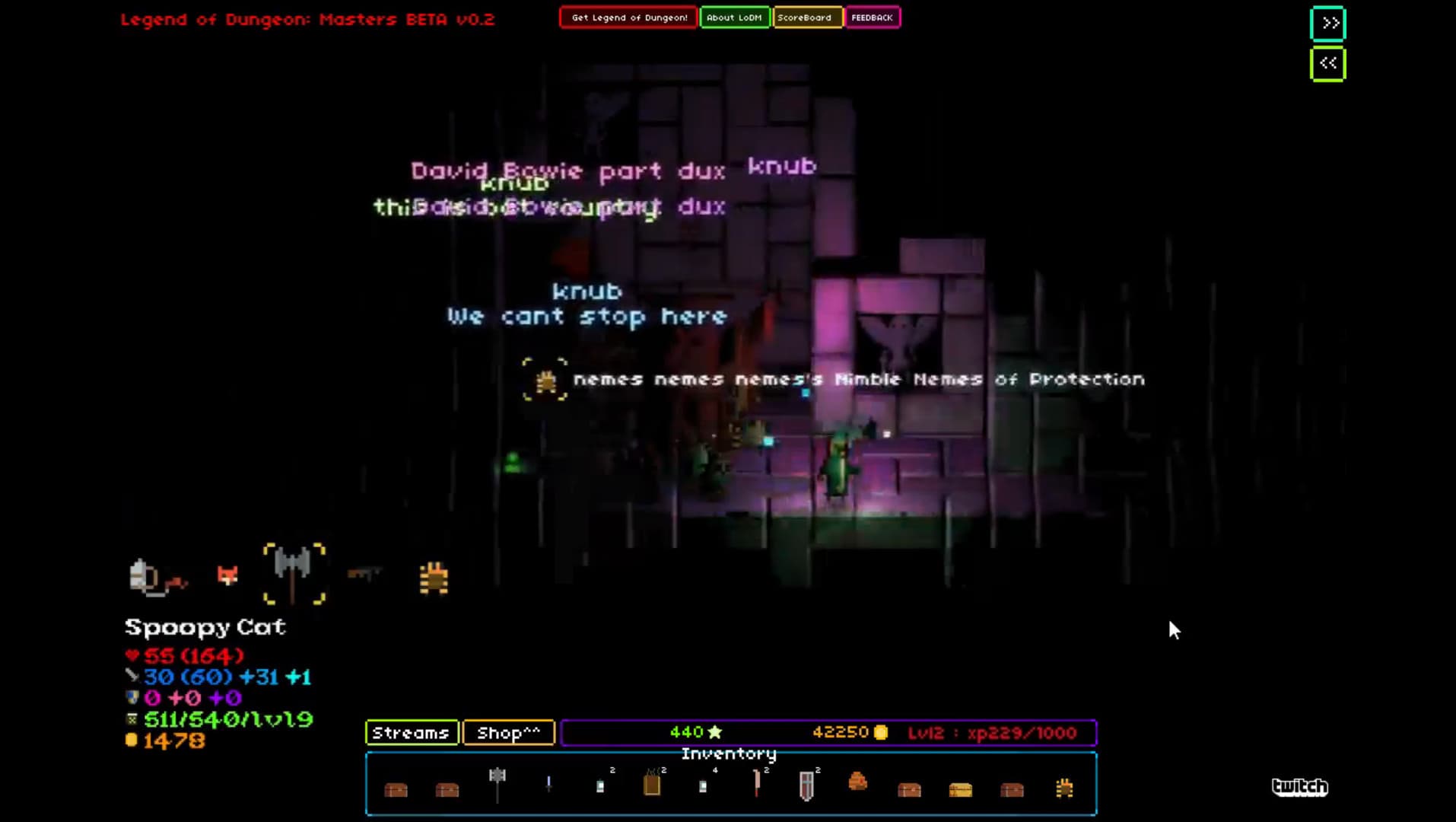The width and height of the screenshot is (1456, 822).
Task: Toggle the left-facing arrows button below it
Action: pyautogui.click(x=1328, y=63)
